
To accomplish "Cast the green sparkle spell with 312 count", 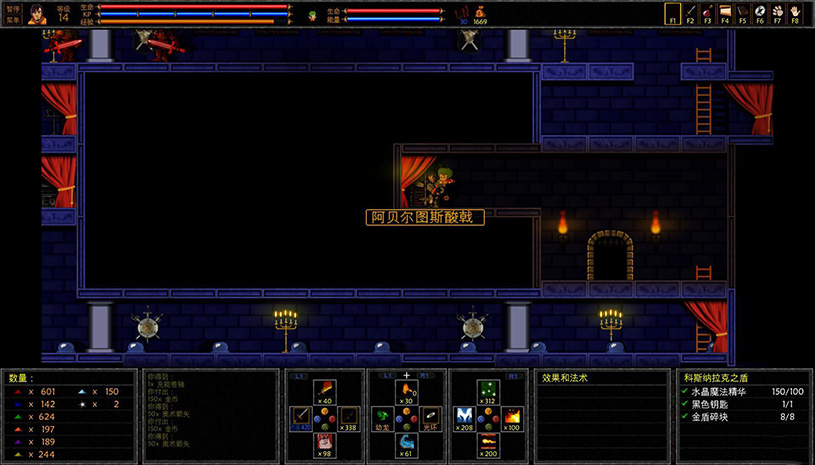I will coord(488,391).
